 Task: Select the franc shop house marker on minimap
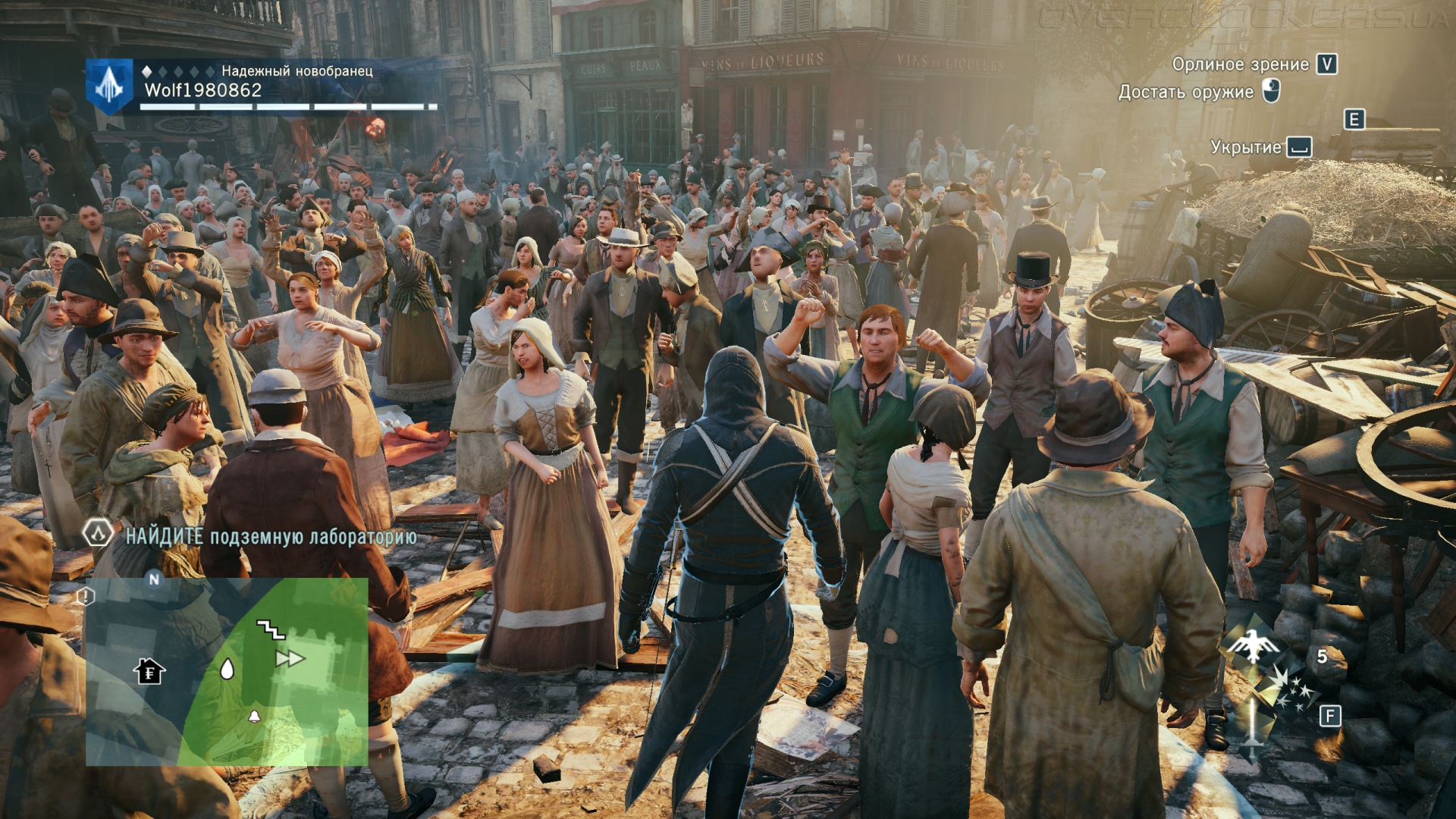click(x=149, y=671)
